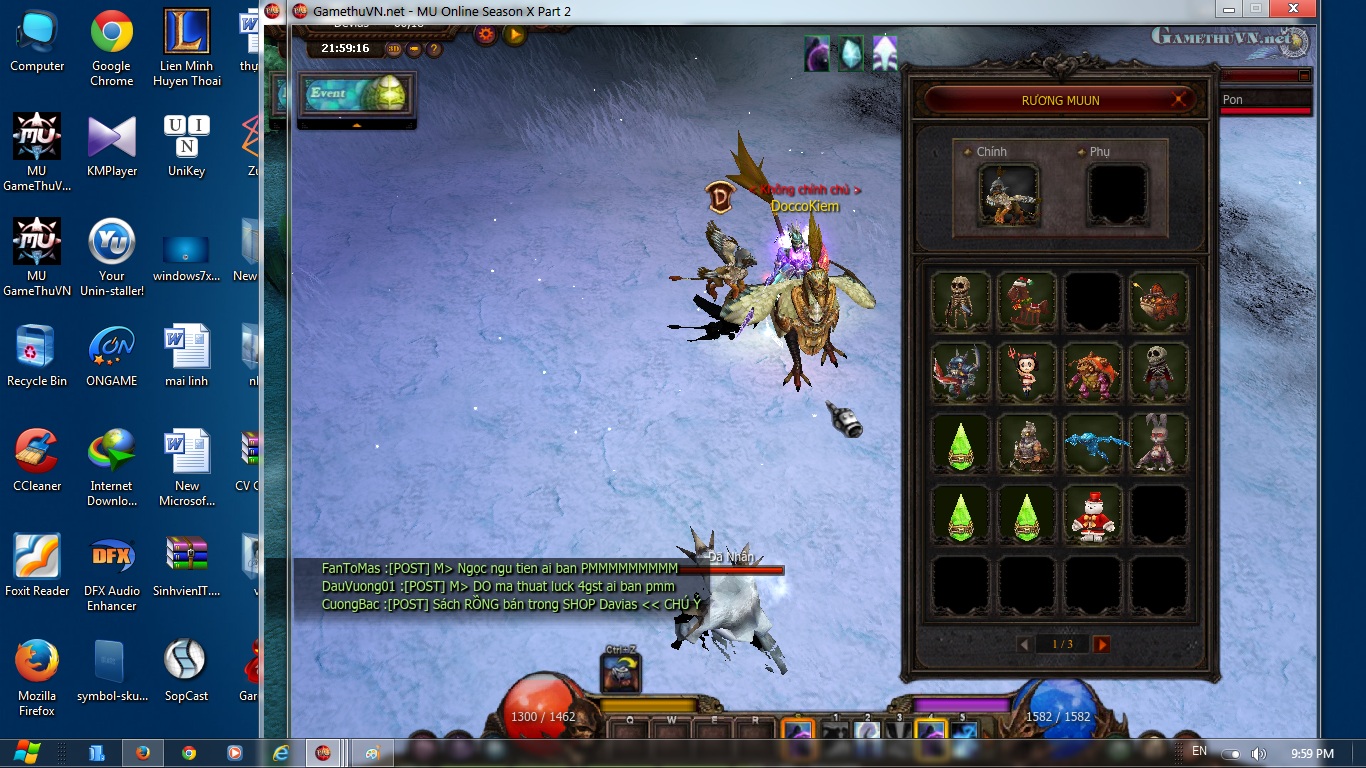Open the Event egg banner
Viewport: 1366px width, 768px height.
coord(356,94)
